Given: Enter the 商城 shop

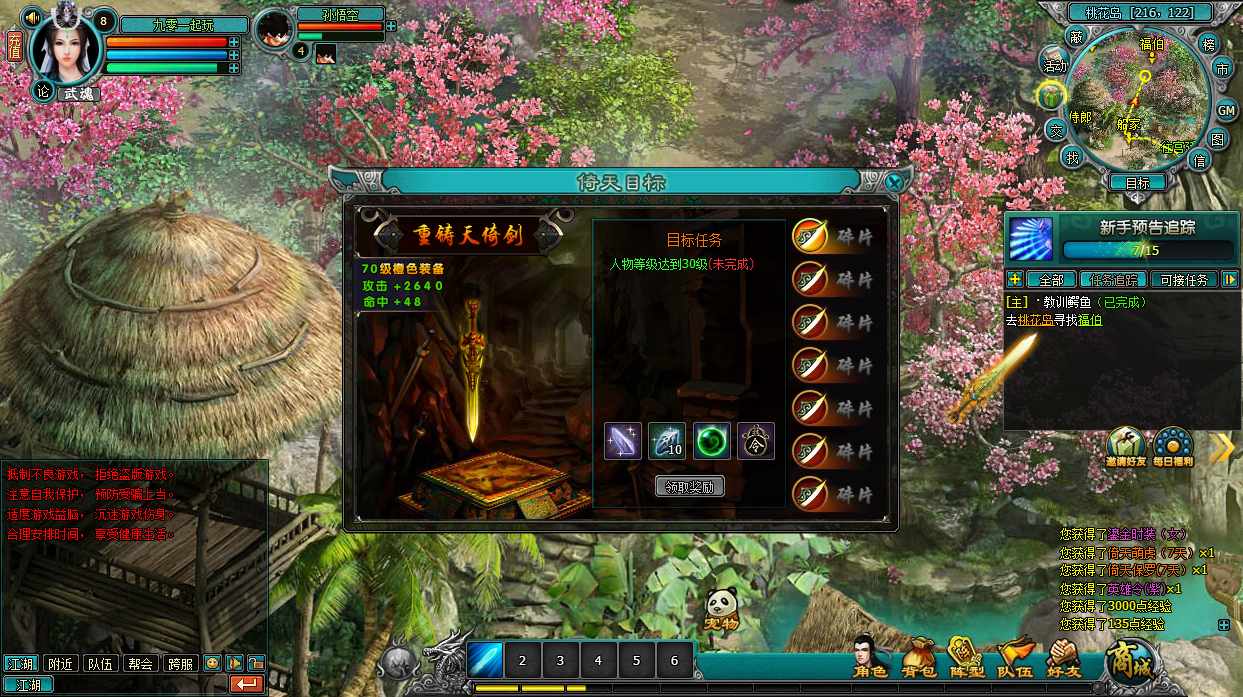Looking at the screenshot, I should tap(1129, 660).
